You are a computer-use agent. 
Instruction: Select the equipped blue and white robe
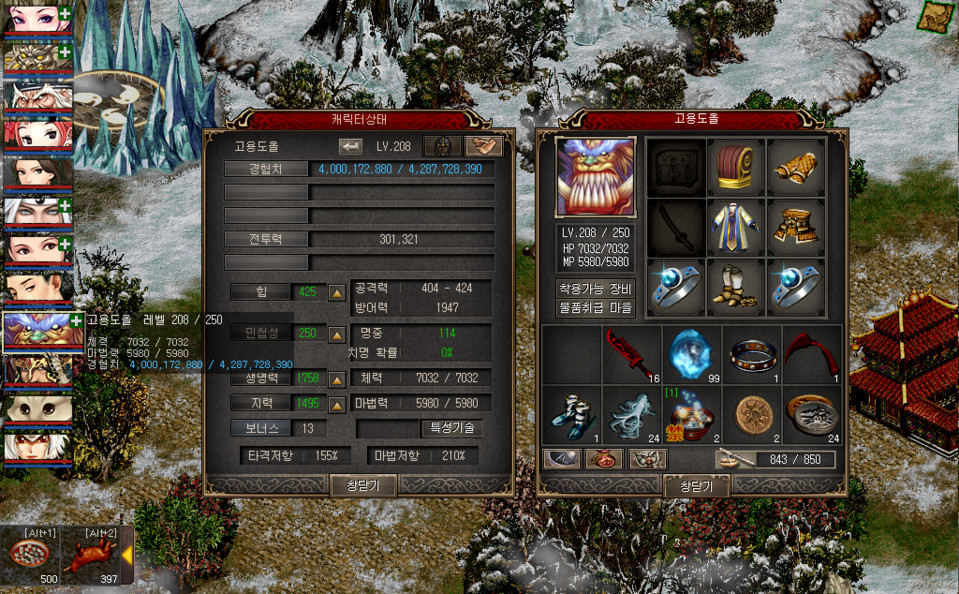click(x=736, y=227)
